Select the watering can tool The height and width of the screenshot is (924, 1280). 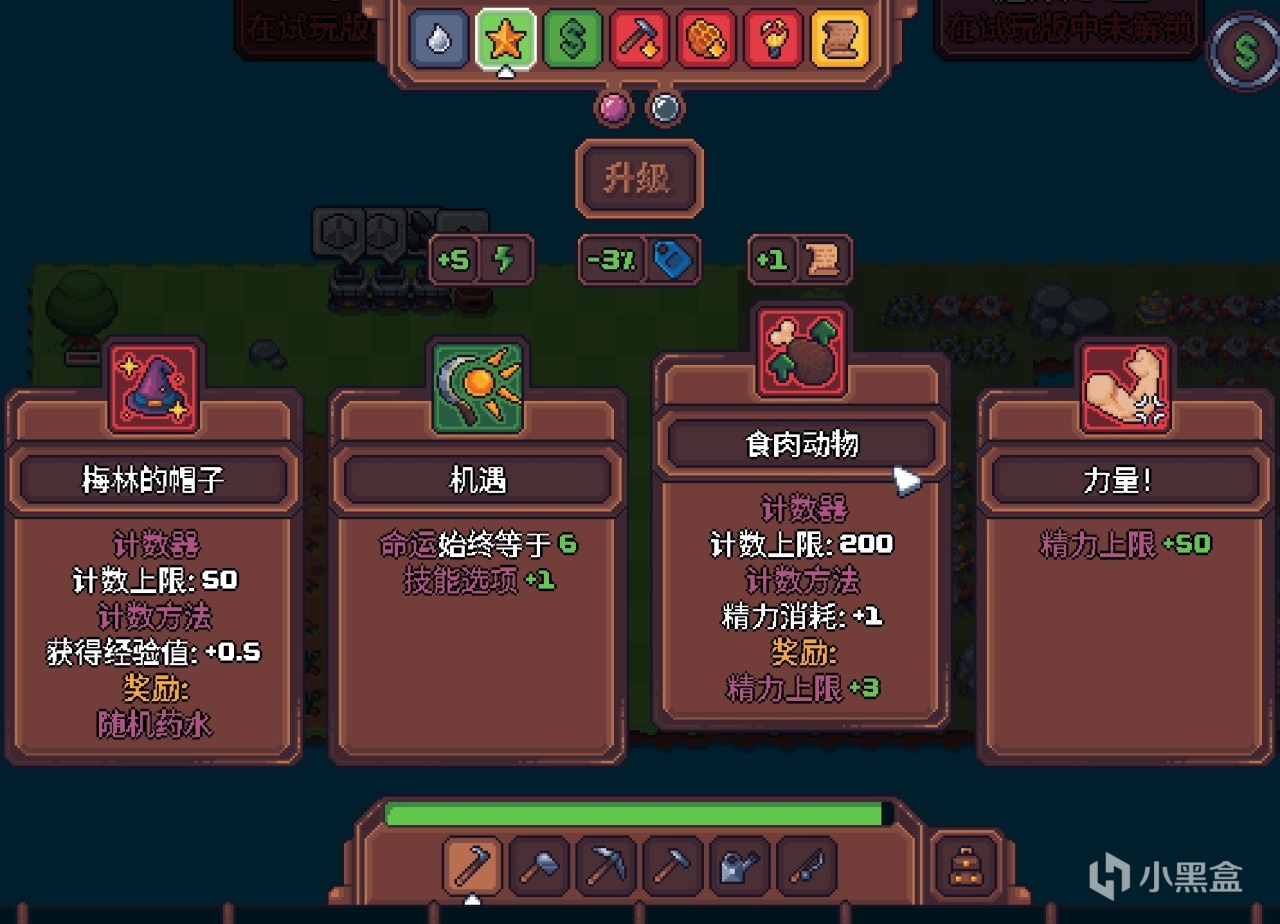click(x=737, y=866)
